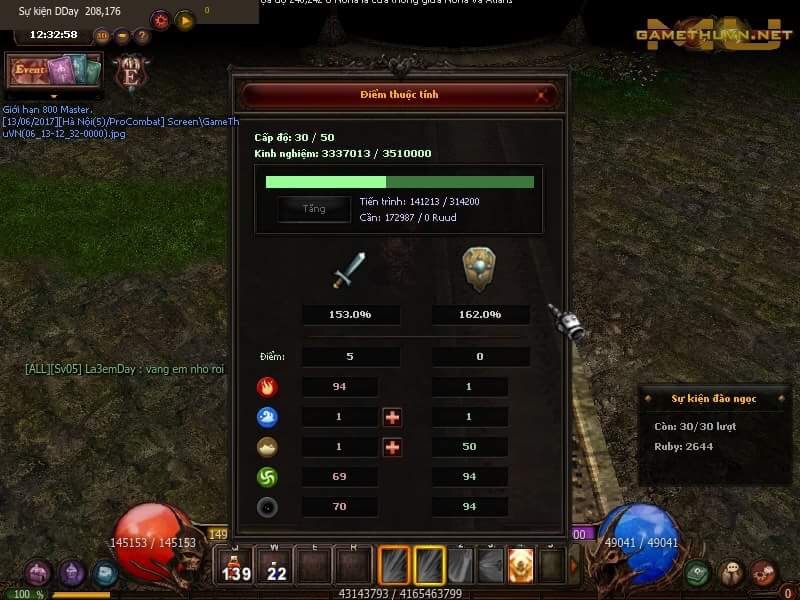
Task: Open the green book menu icon
Action: 698,573
